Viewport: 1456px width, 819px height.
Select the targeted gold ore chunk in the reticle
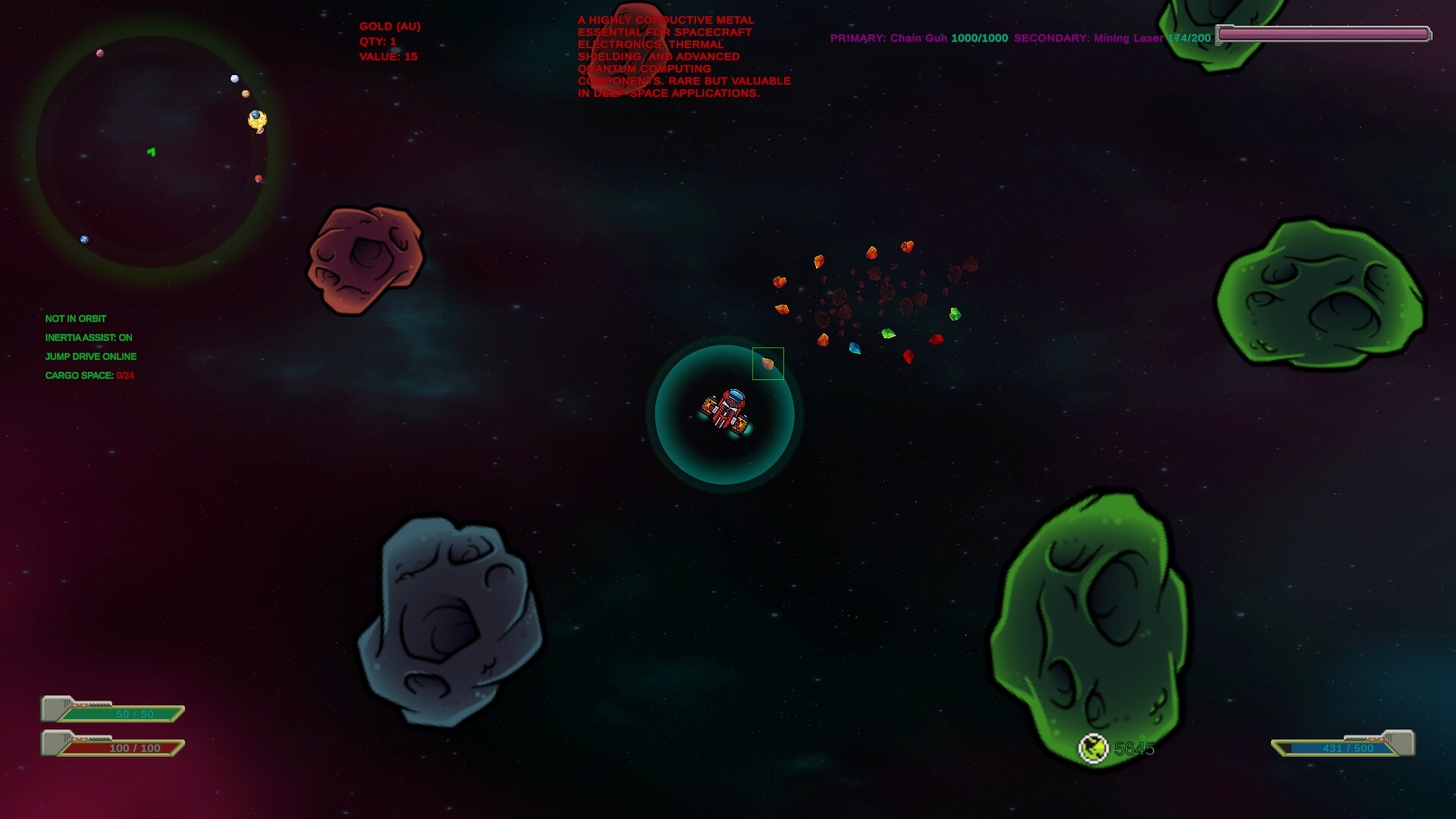(x=768, y=362)
